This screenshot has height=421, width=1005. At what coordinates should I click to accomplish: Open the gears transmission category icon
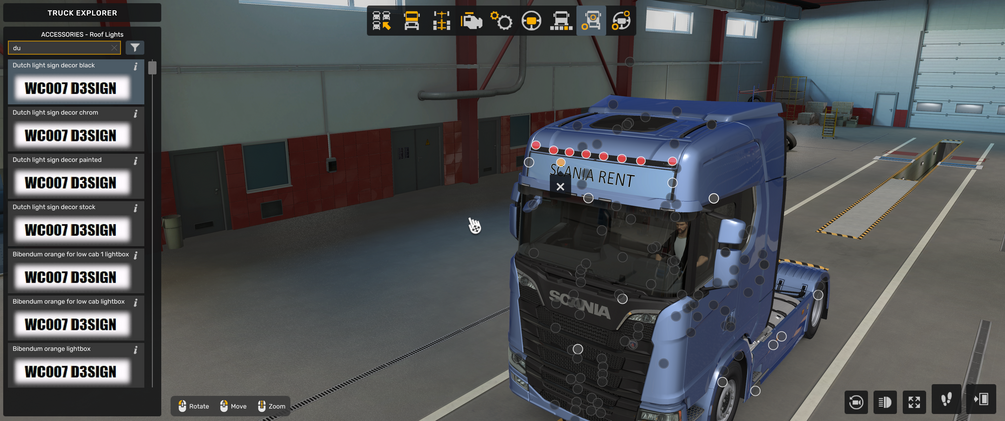point(501,21)
